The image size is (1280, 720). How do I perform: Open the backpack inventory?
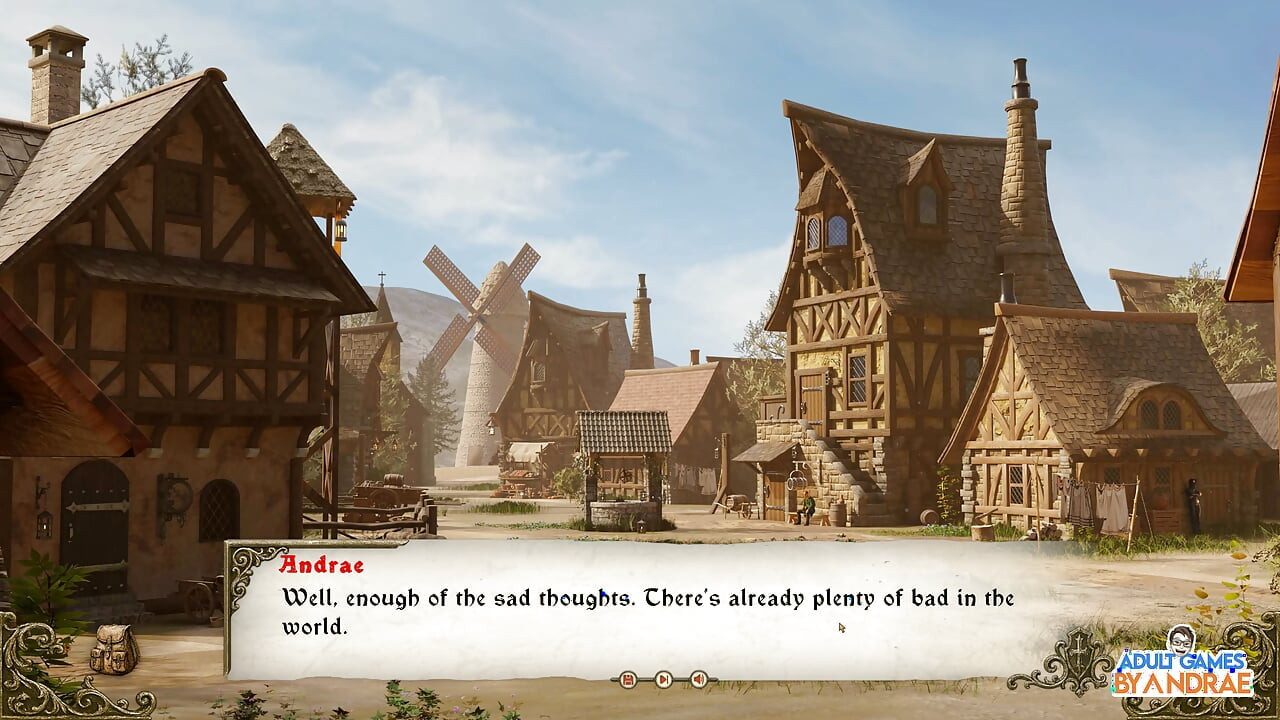[114, 649]
